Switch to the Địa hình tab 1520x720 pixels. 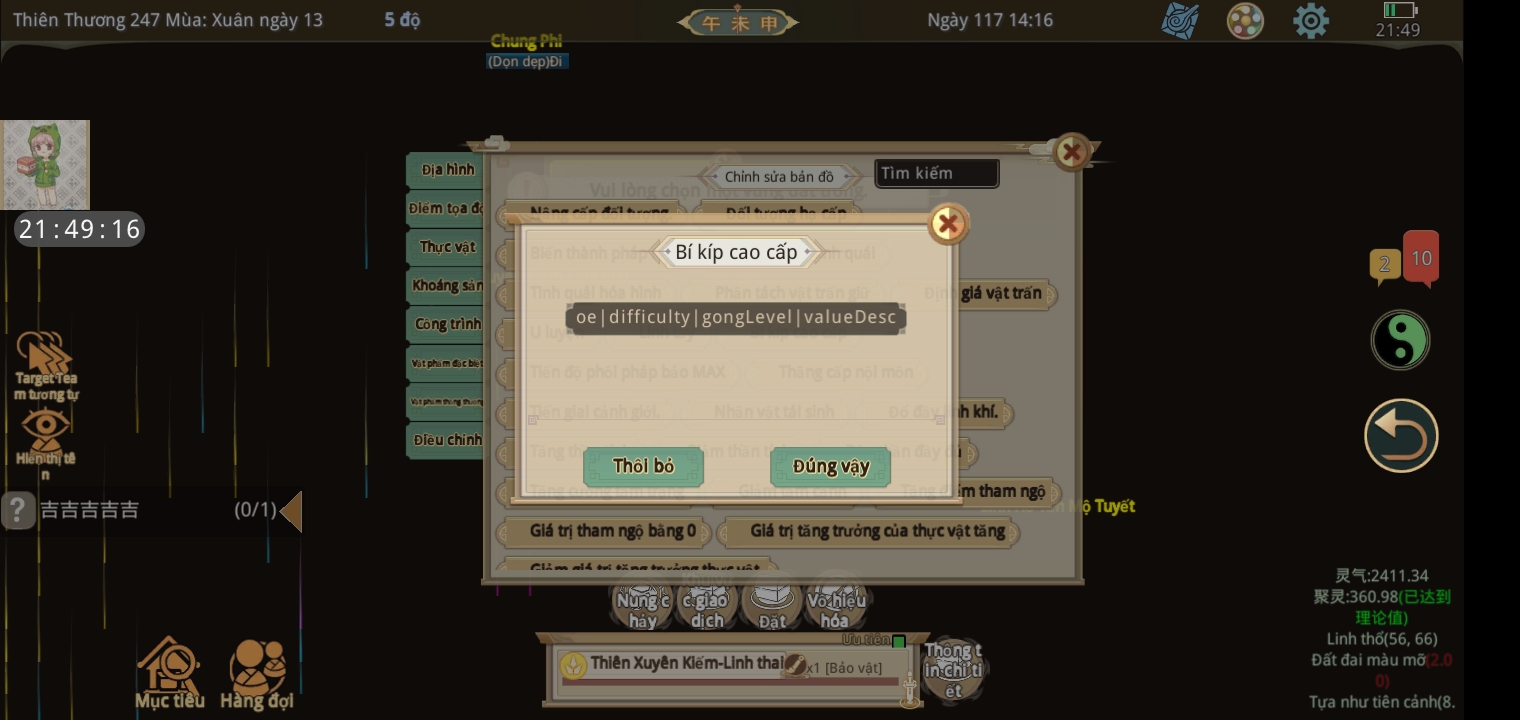click(x=446, y=170)
